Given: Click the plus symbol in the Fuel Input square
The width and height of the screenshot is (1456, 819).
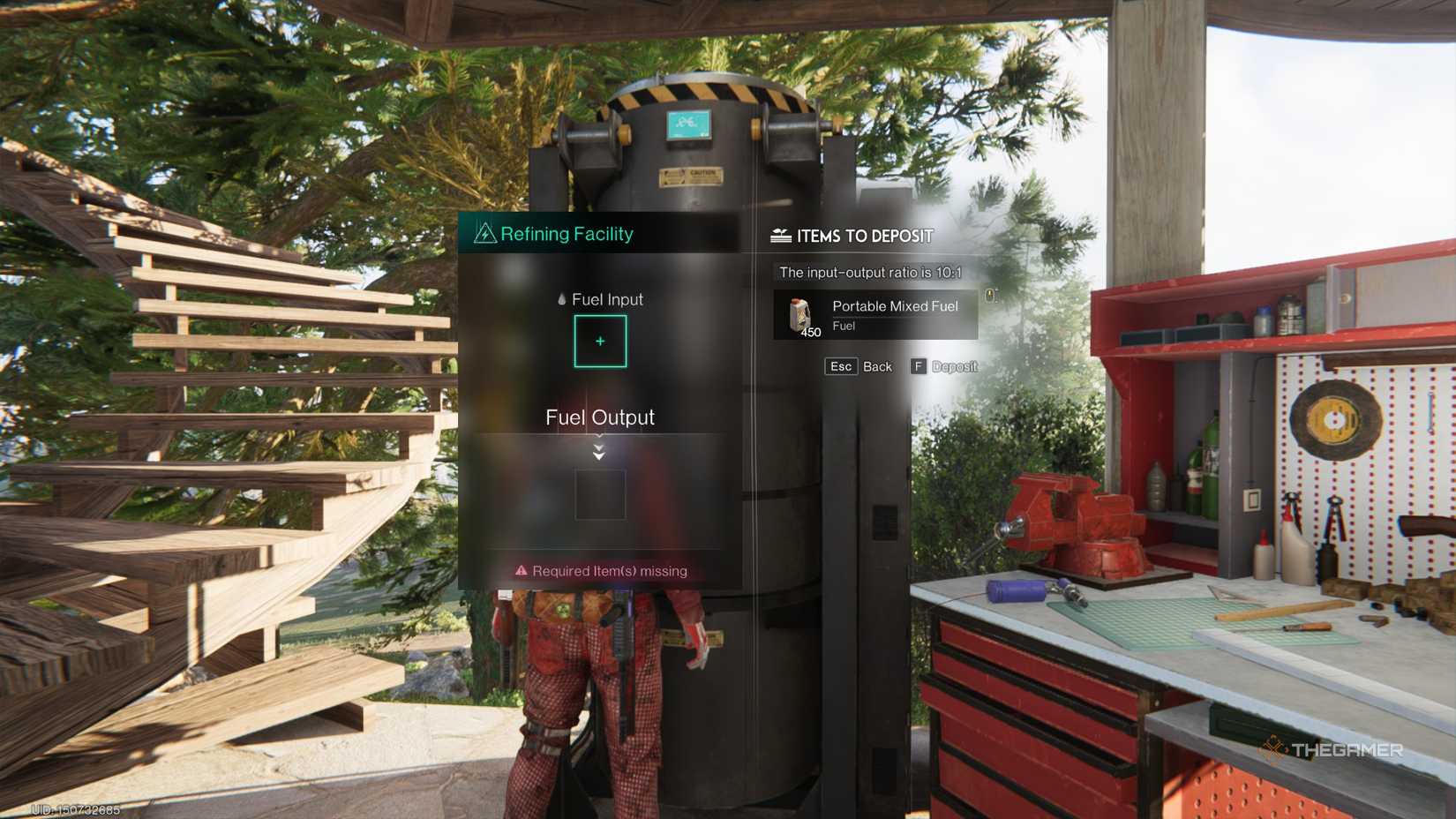Looking at the screenshot, I should point(600,341).
